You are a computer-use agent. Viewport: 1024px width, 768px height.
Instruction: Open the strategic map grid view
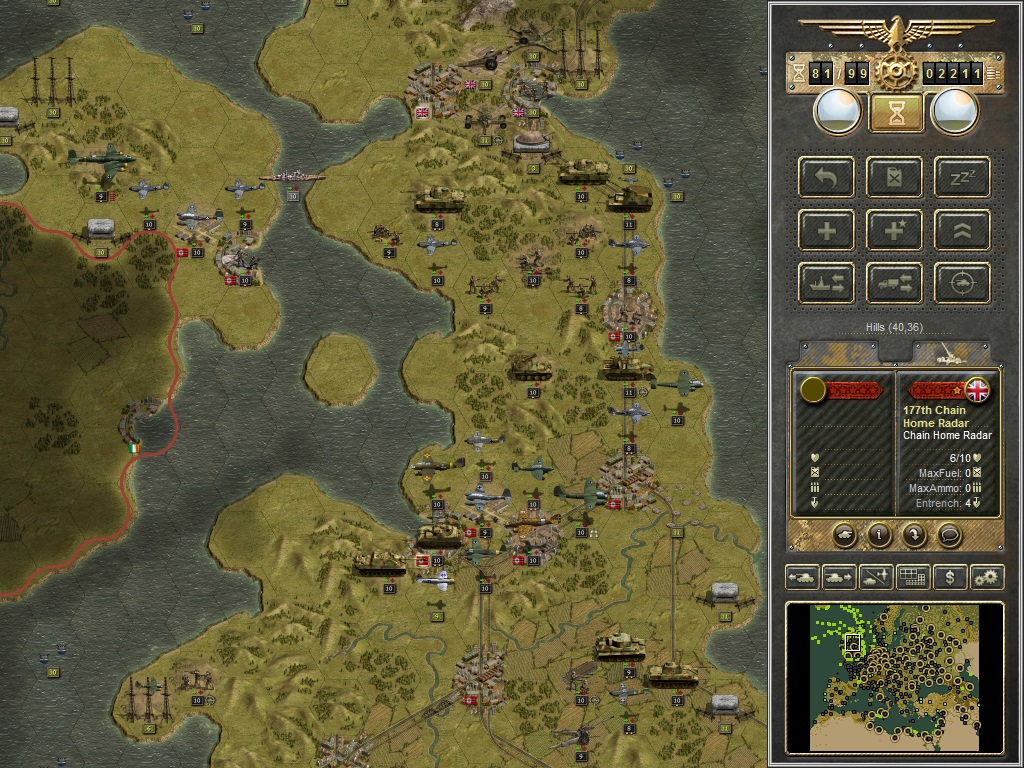[912, 577]
